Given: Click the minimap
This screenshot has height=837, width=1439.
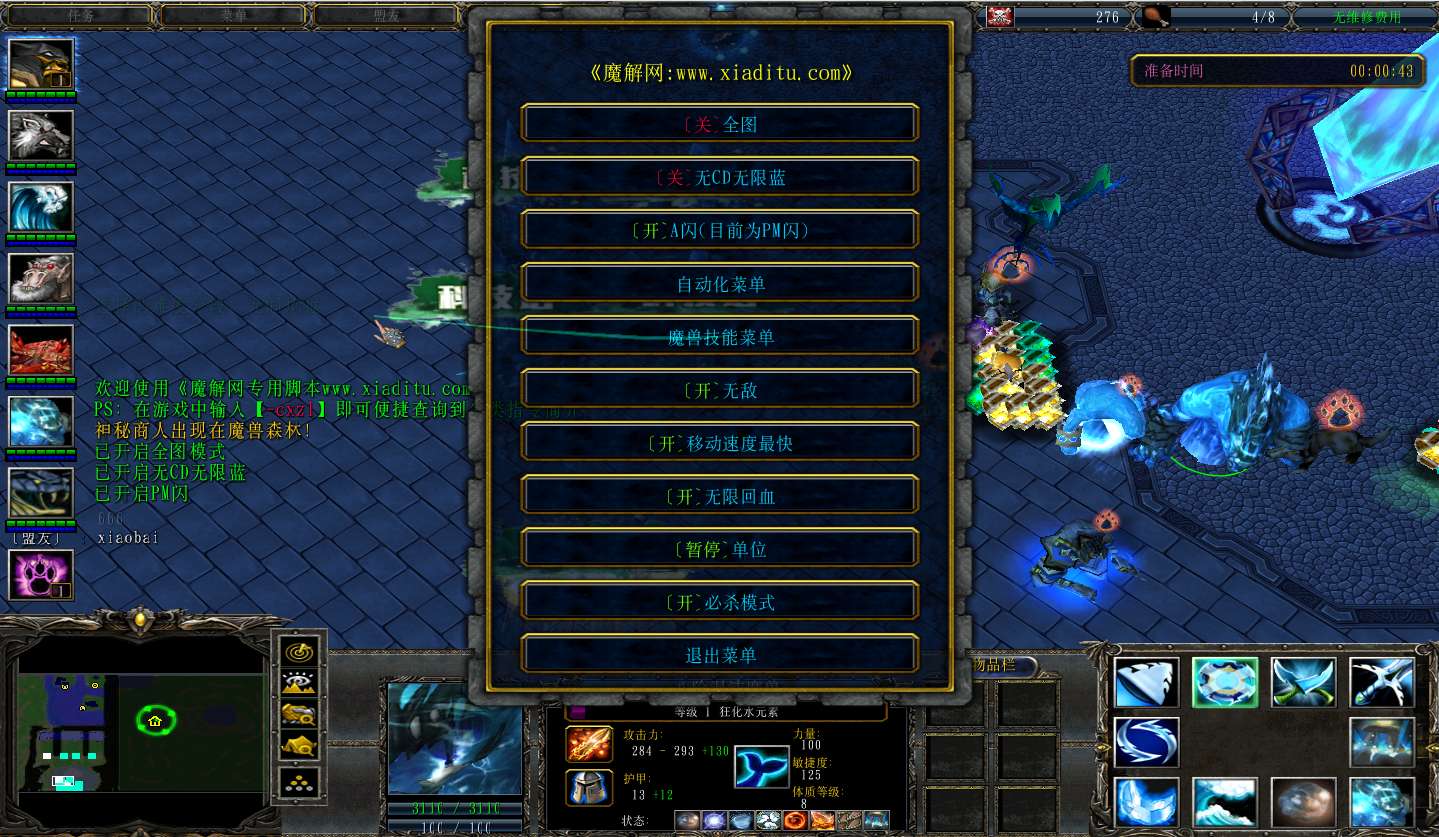Looking at the screenshot, I should pos(140,720).
